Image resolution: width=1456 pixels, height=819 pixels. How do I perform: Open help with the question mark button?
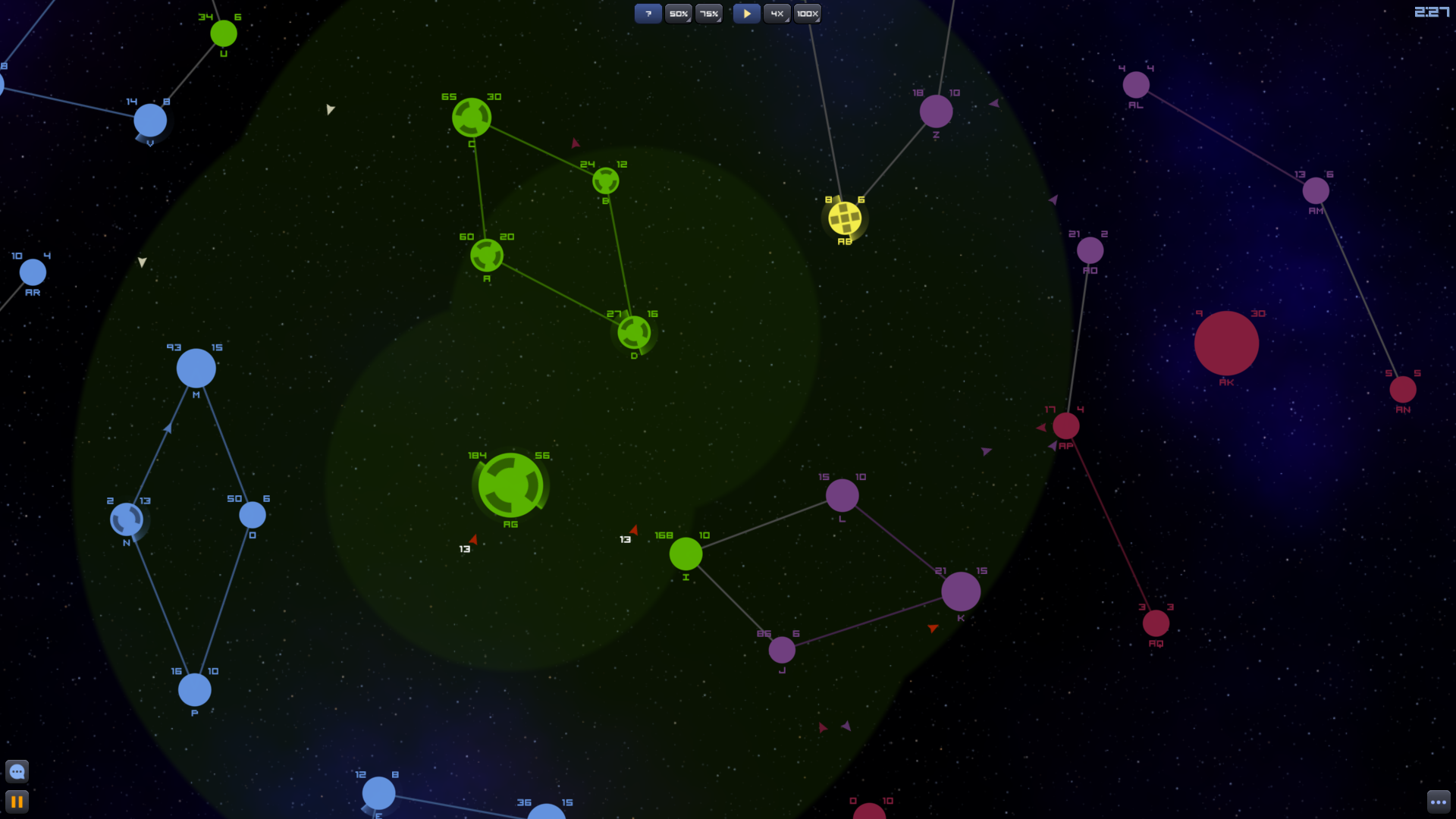click(648, 13)
